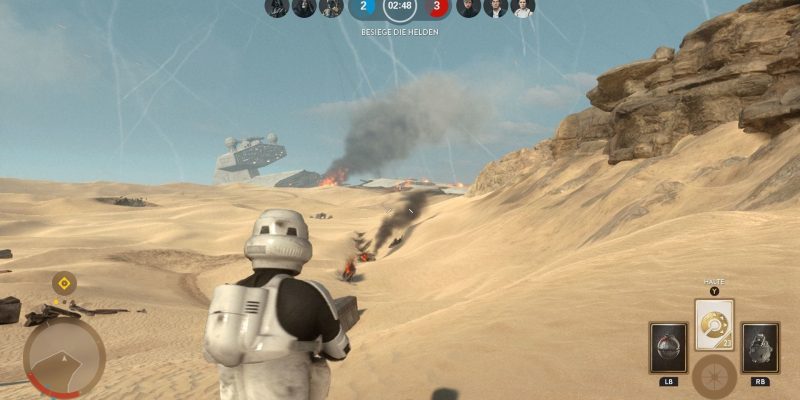Select the Han Solo hero portrait

[x=496, y=8]
